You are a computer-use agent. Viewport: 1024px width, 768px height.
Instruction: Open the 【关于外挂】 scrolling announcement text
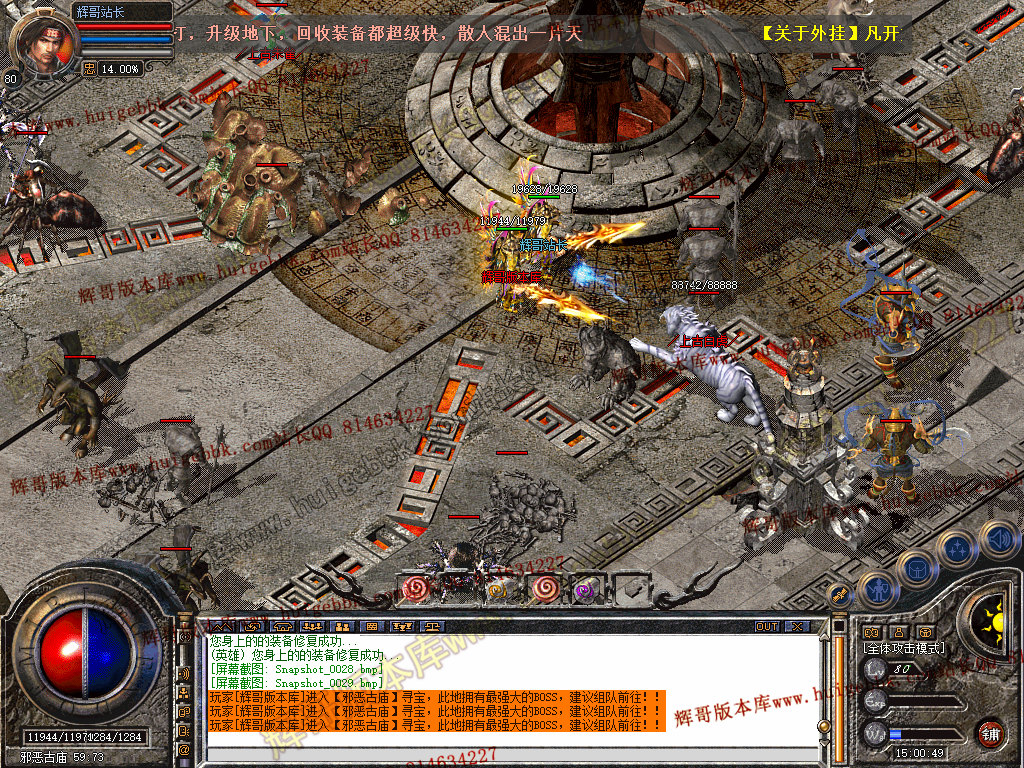point(830,33)
